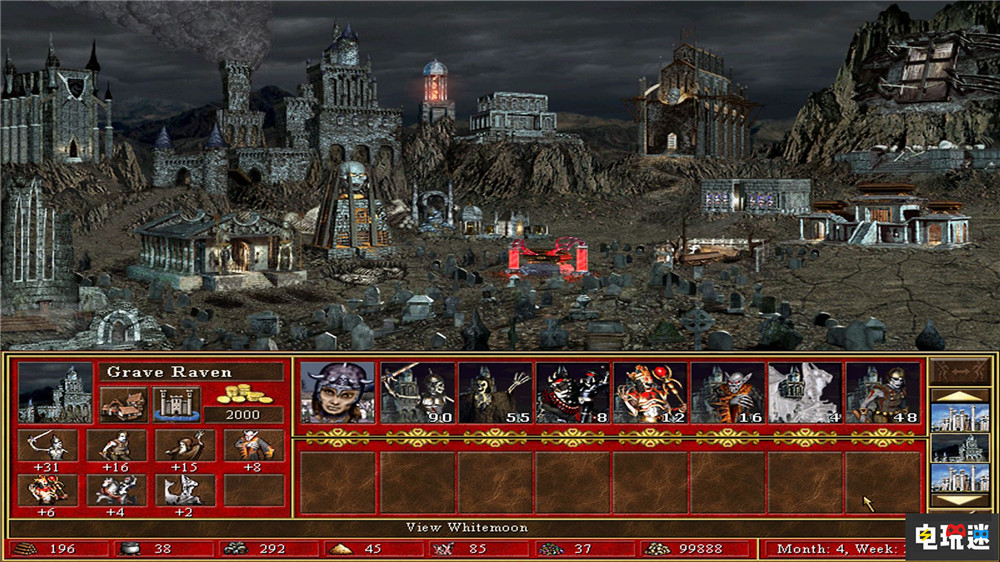The width and height of the screenshot is (1000, 562).
Task: Select the stack of 12 liches
Action: point(650,392)
